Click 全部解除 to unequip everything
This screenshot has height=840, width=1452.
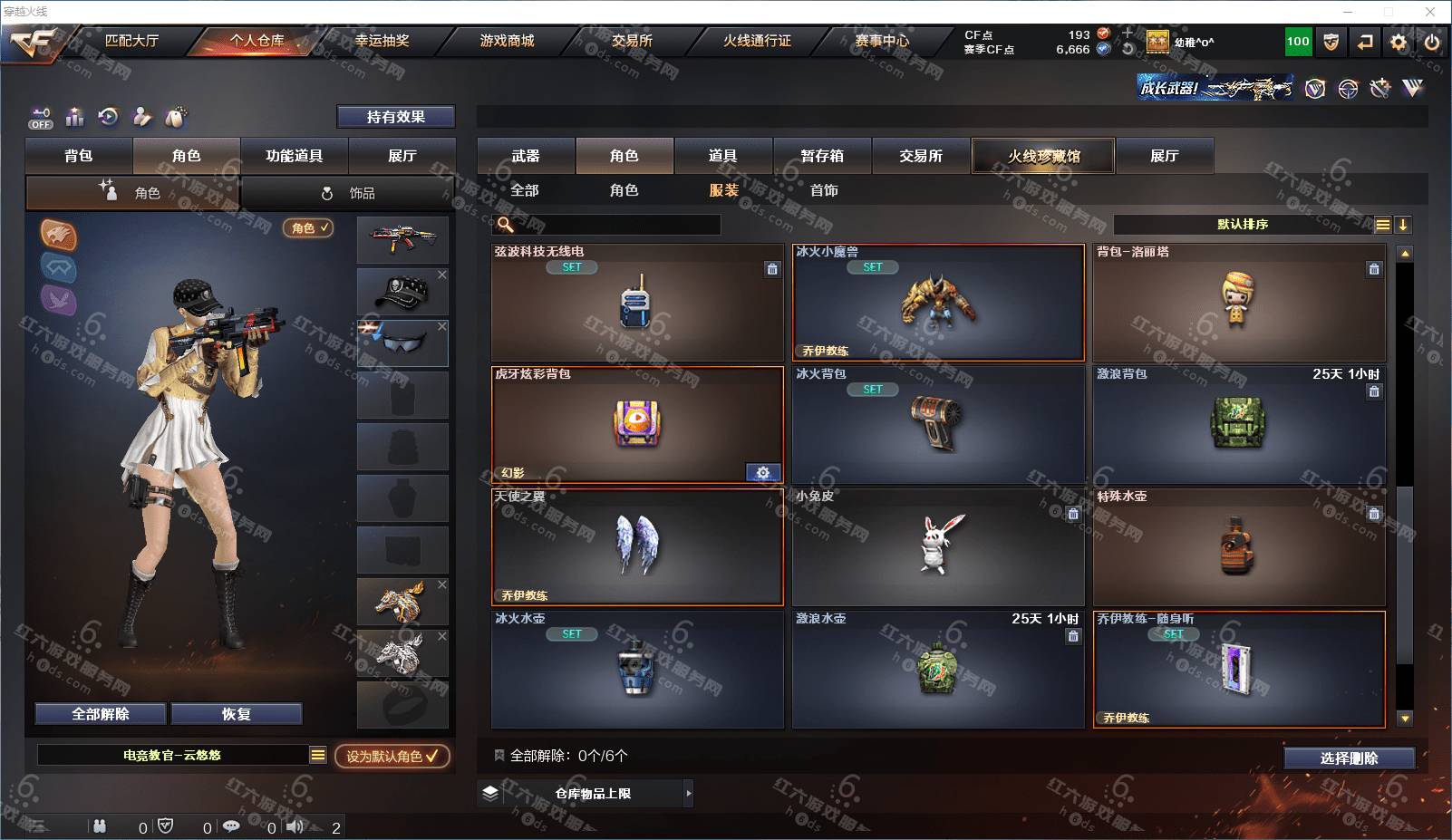pos(101,714)
